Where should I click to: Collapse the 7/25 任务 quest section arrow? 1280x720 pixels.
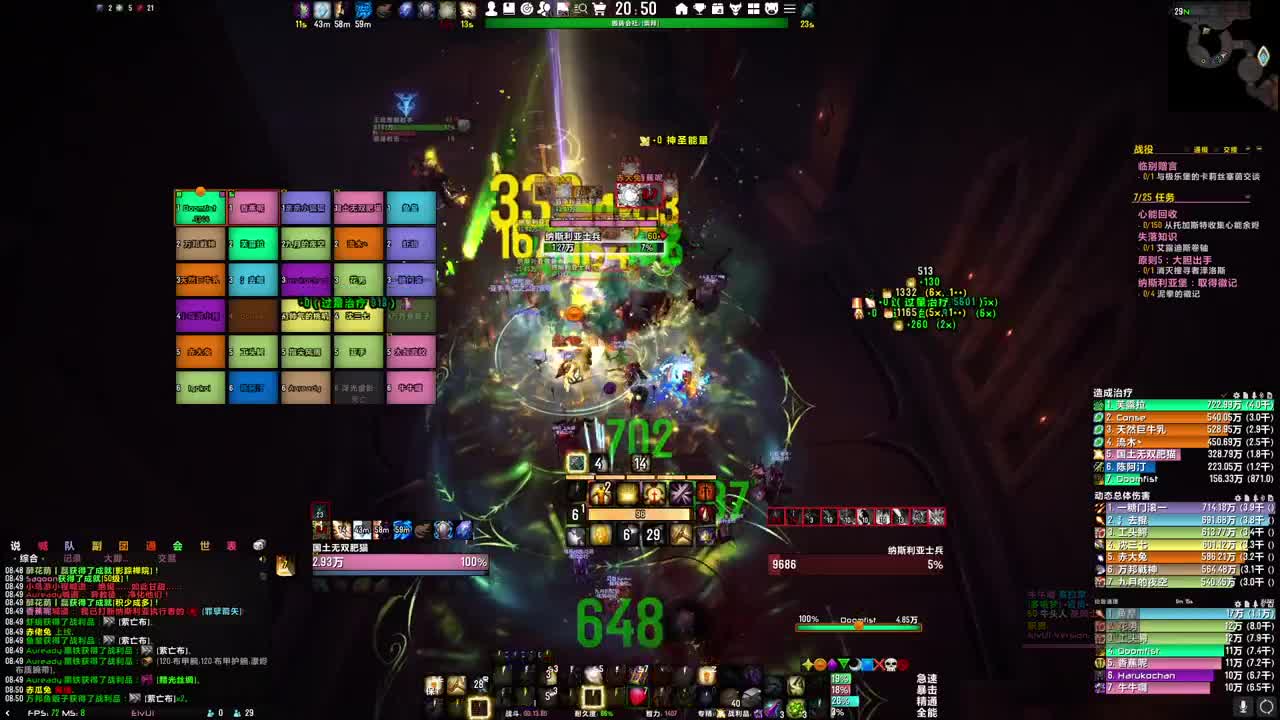[1247, 196]
